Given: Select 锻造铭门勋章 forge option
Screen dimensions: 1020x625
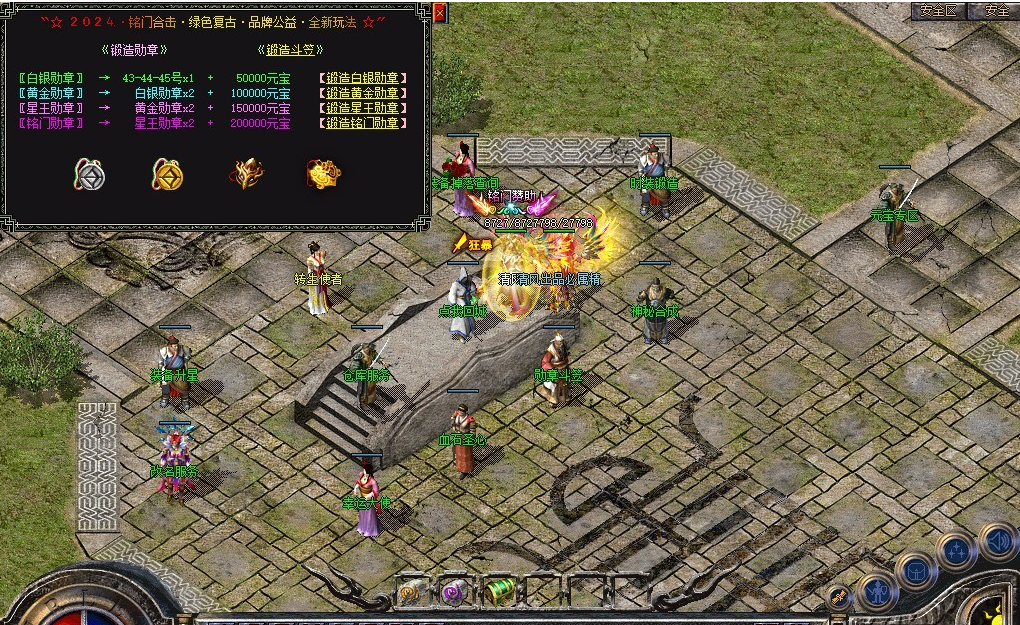Looking at the screenshot, I should click(363, 123).
